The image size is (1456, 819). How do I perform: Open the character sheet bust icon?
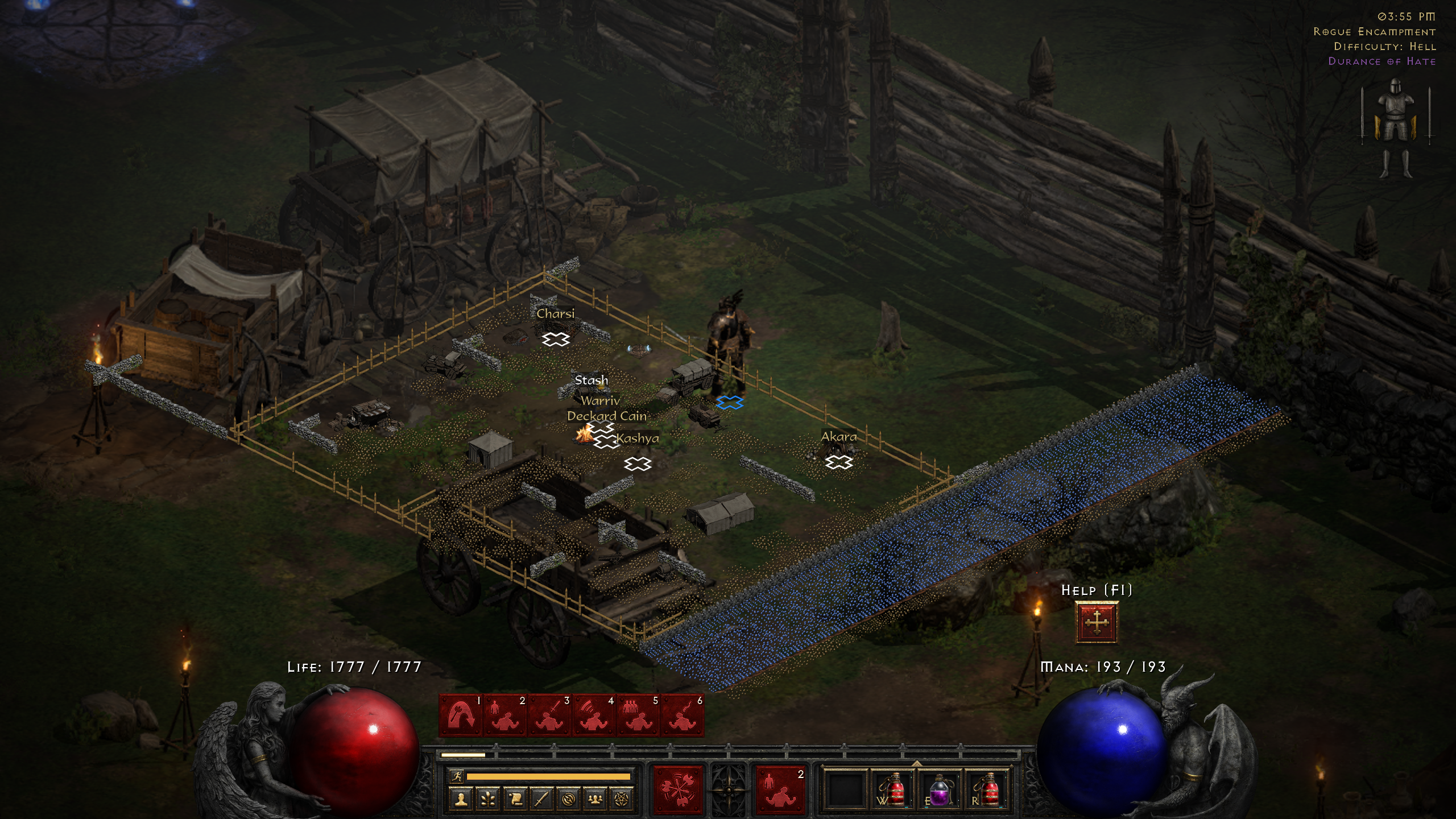[x=461, y=800]
